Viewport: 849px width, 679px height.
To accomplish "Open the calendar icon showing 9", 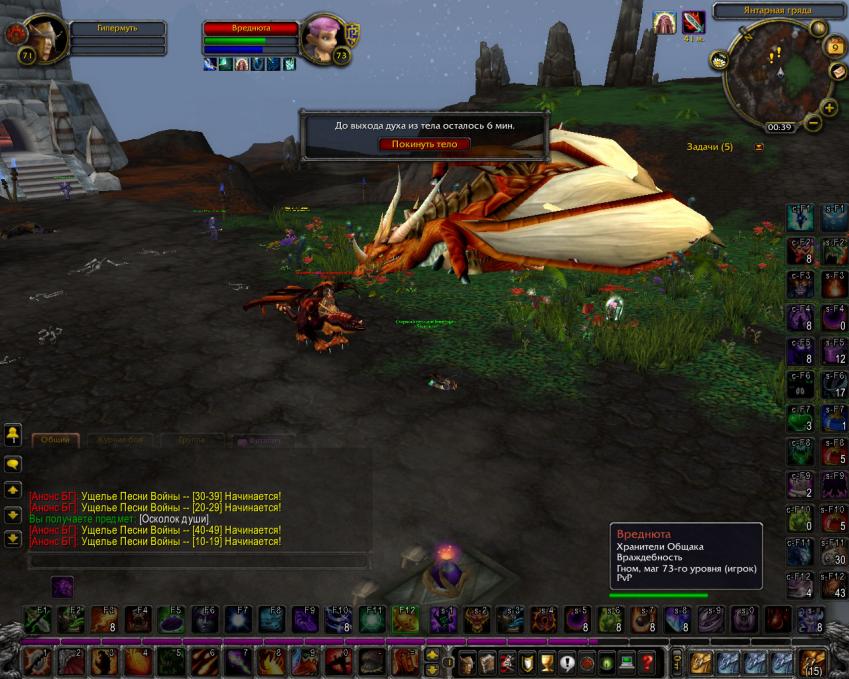I will (x=836, y=46).
